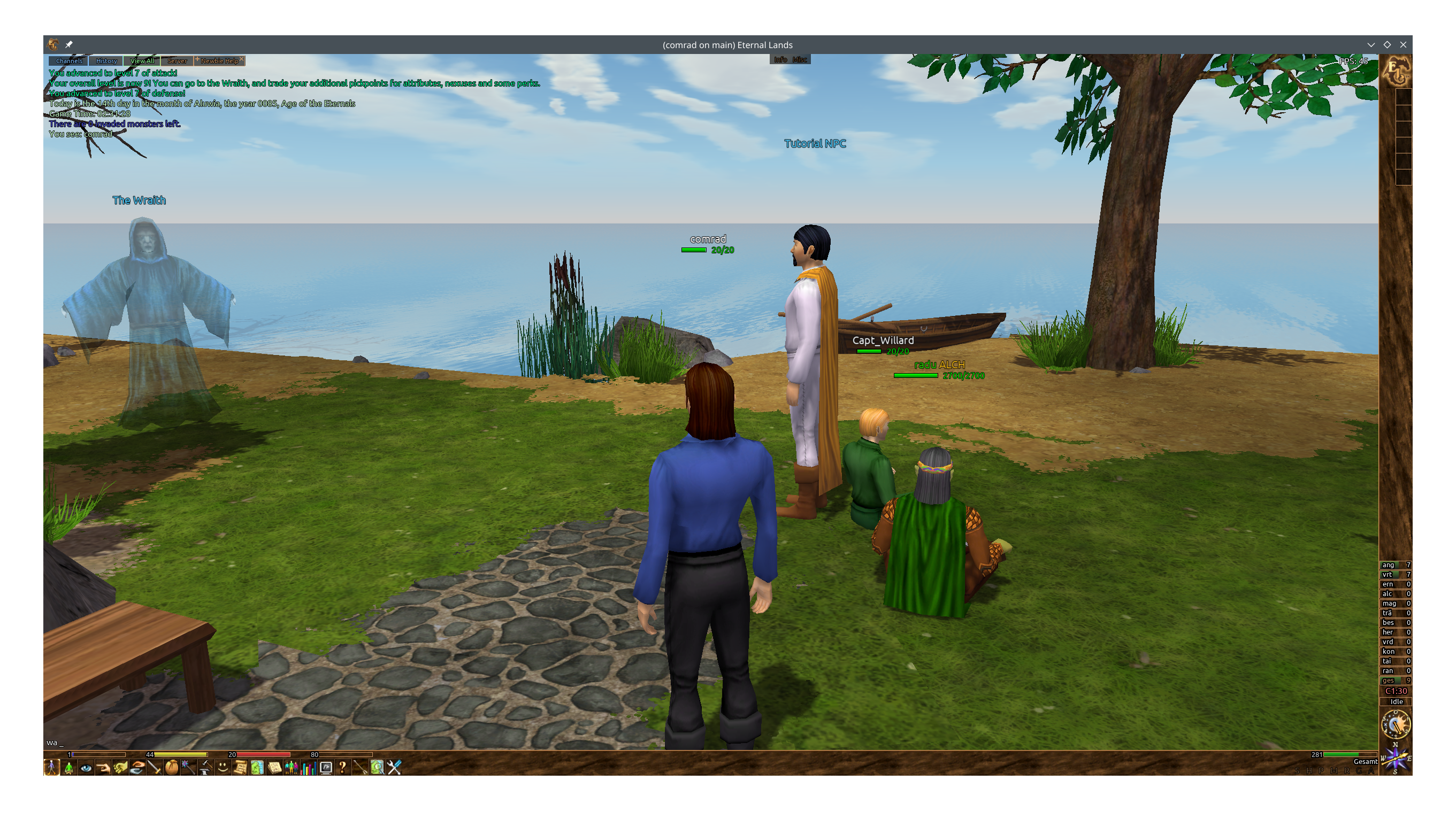Open the smiley face emotes window
Image resolution: width=1456 pixels, height=827 pixels.
223,768
